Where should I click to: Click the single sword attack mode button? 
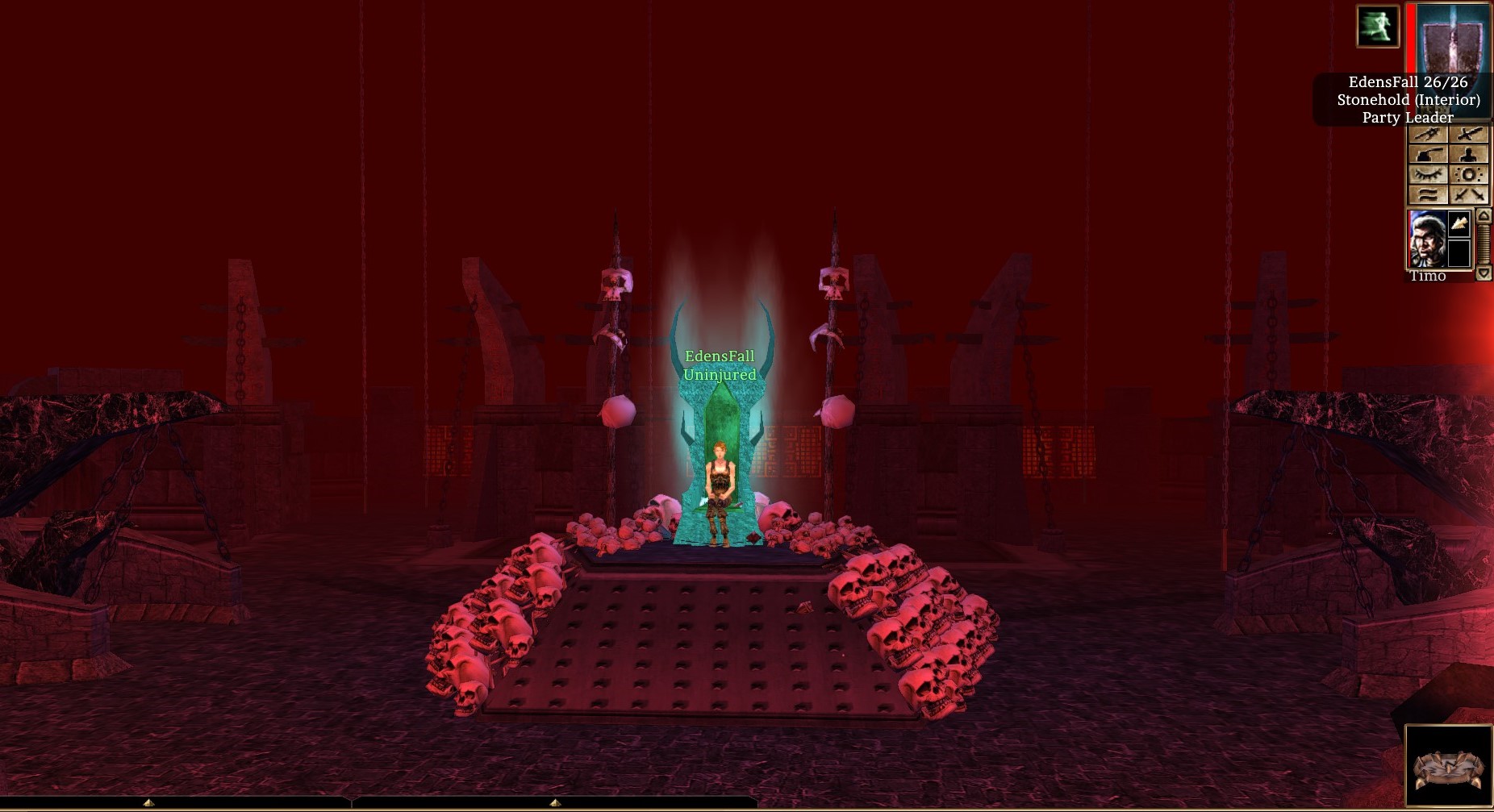click(1469, 135)
